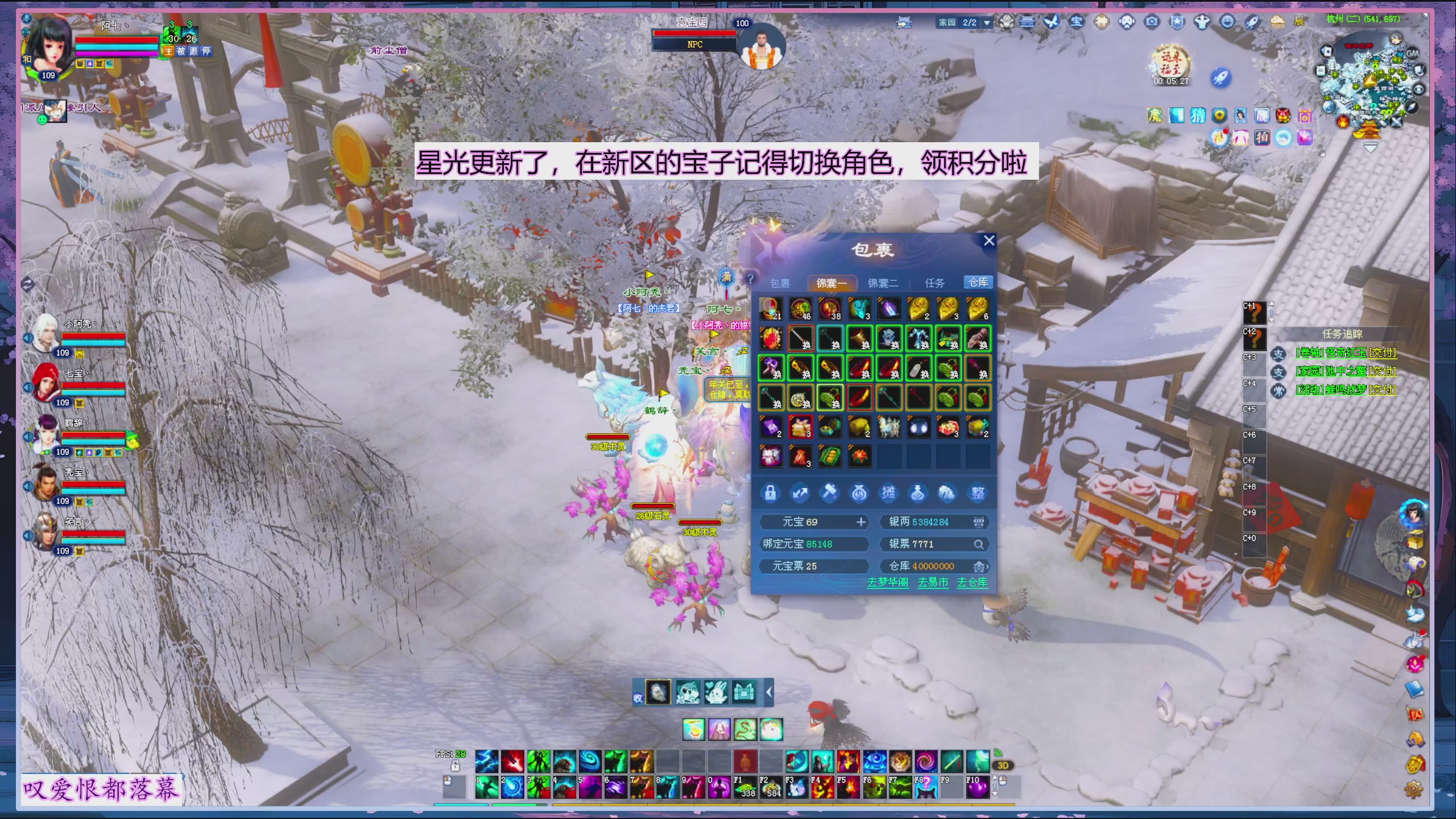The image size is (1456, 819).
Task: Click the 整 sort icon to organize the bag
Action: tap(977, 494)
